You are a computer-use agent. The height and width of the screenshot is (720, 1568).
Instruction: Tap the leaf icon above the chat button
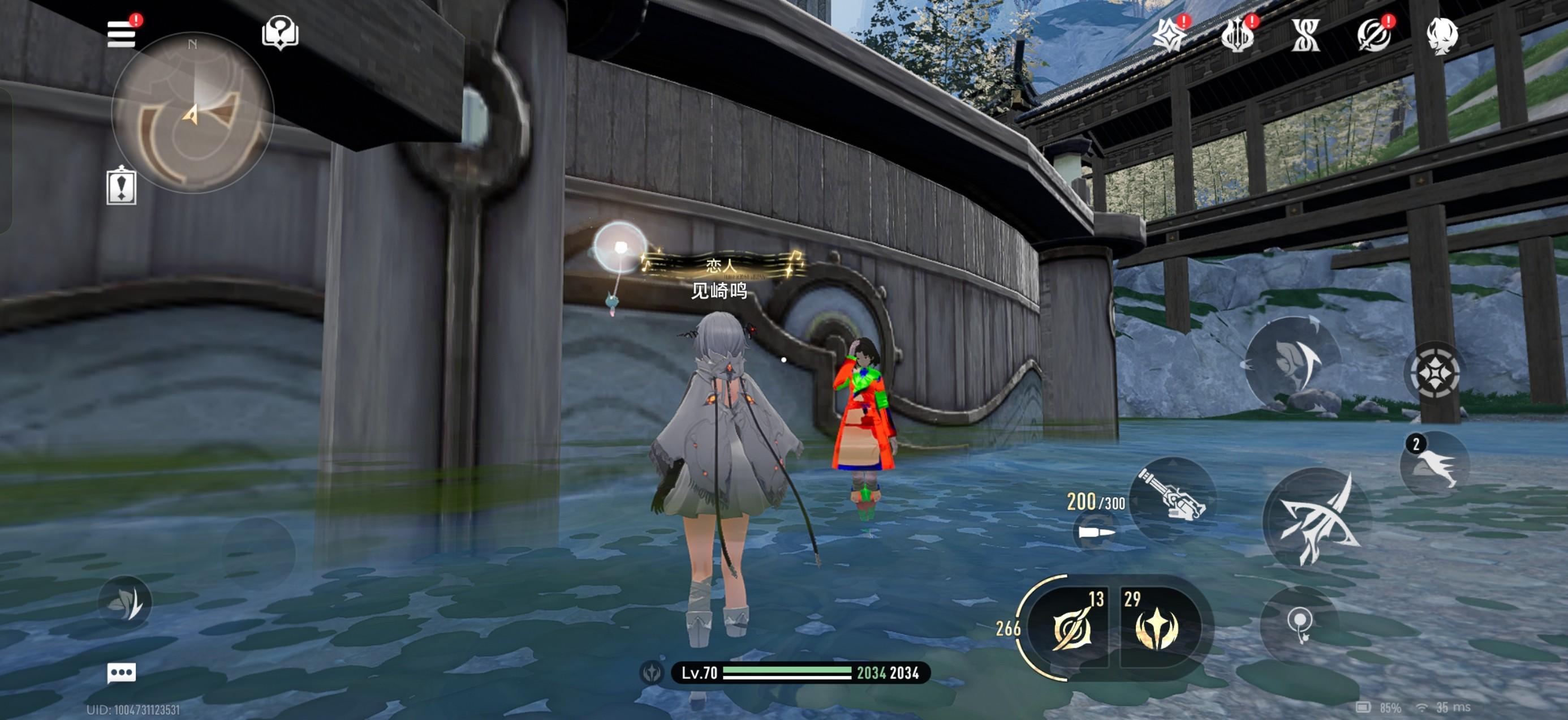click(x=126, y=602)
